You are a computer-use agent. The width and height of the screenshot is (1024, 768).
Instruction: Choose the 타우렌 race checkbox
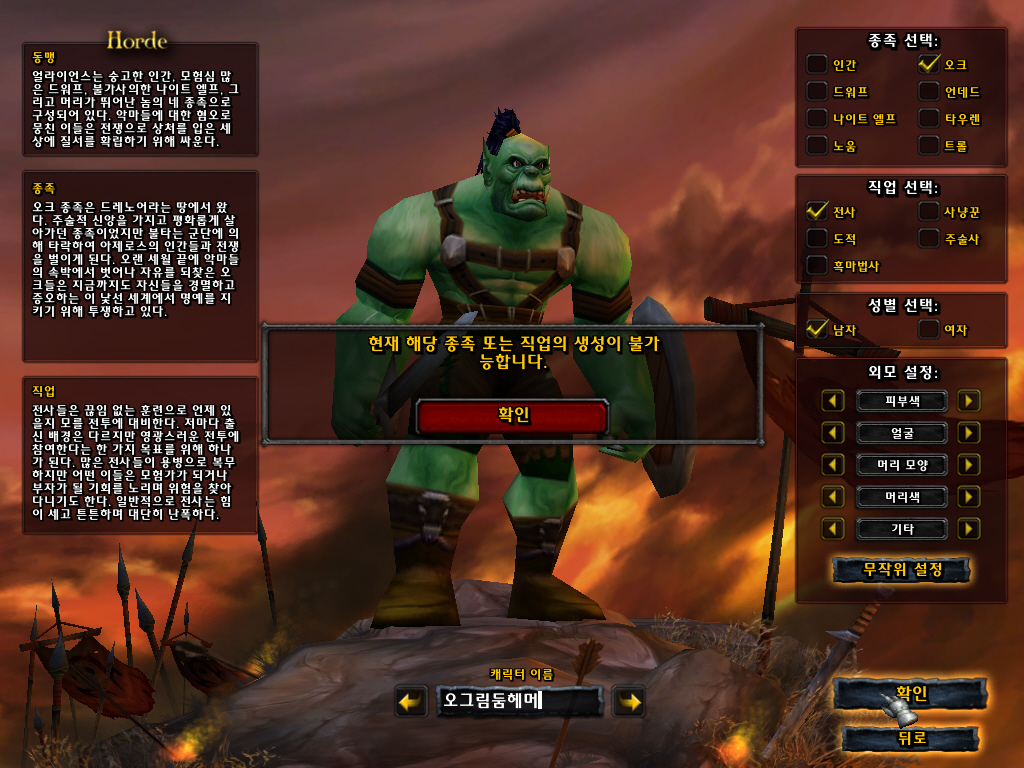[929, 119]
